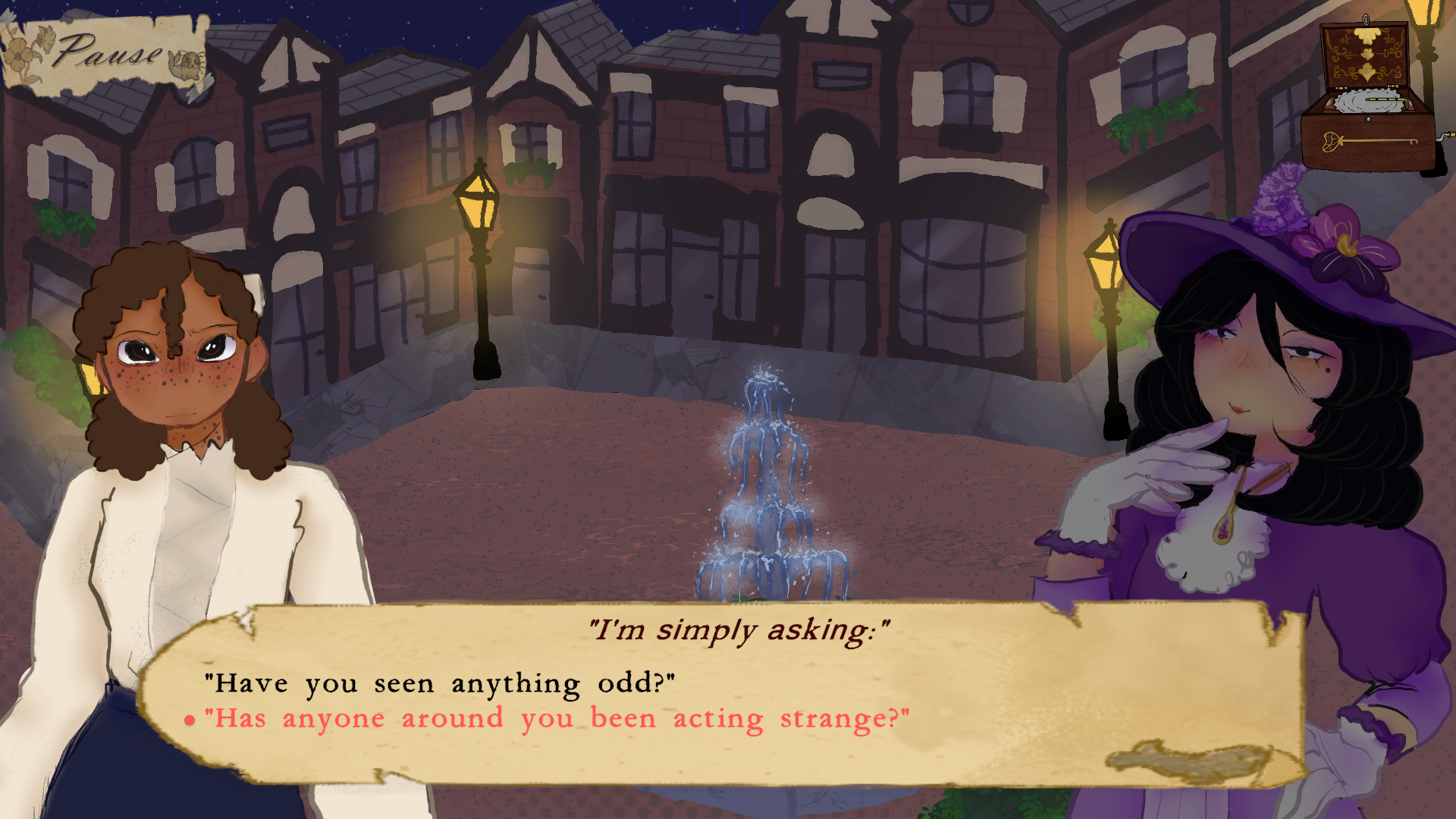Click the 'I'm simply asking' dialogue header

(x=739, y=628)
